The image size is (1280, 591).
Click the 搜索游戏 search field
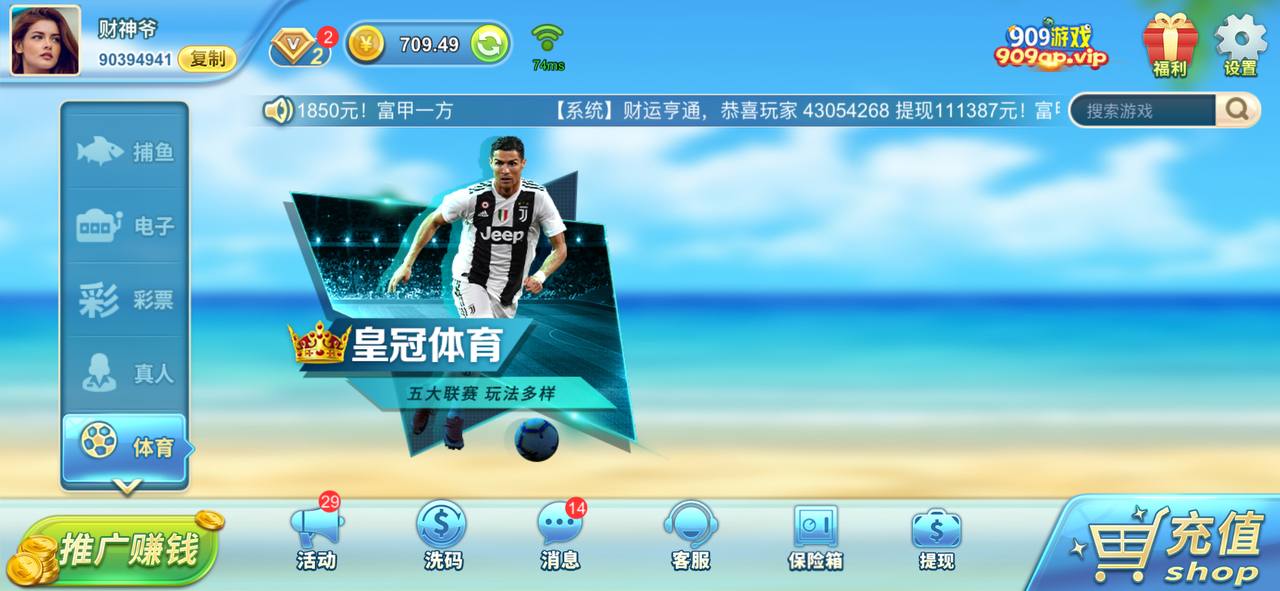tap(1143, 110)
